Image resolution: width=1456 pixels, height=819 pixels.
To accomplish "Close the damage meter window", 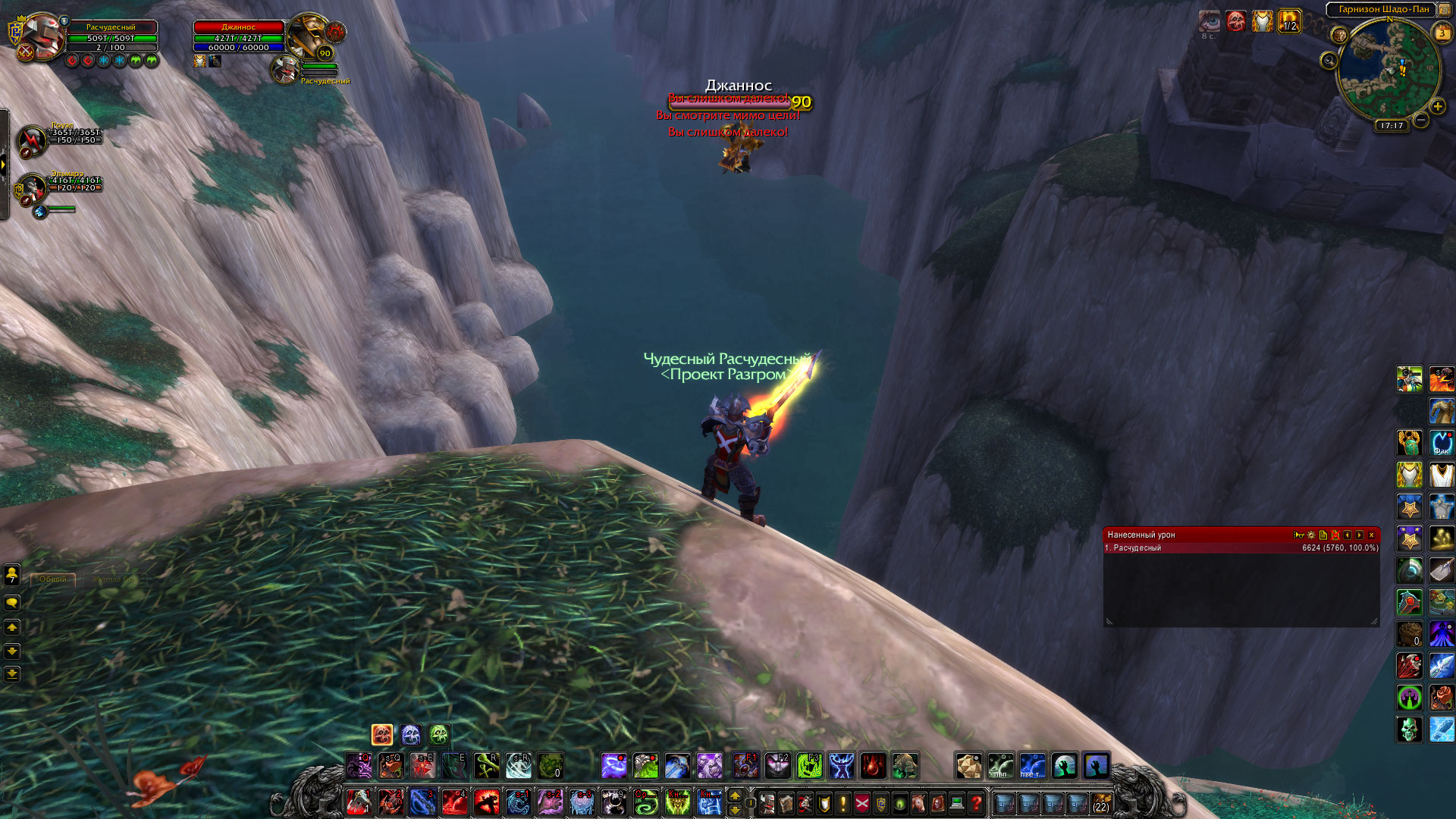I will (1371, 535).
